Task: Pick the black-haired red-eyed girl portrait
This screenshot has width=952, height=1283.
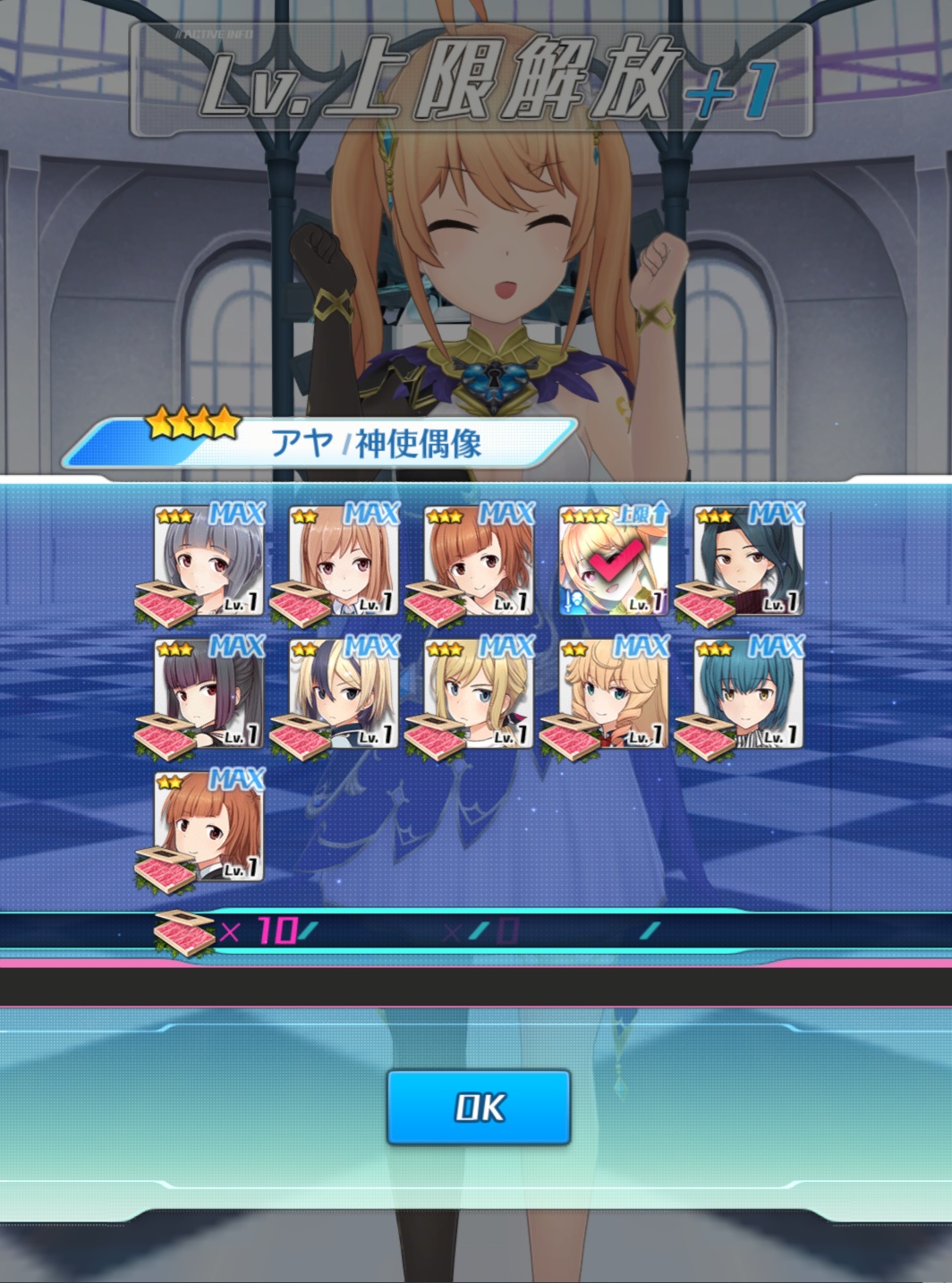Action: (x=209, y=695)
